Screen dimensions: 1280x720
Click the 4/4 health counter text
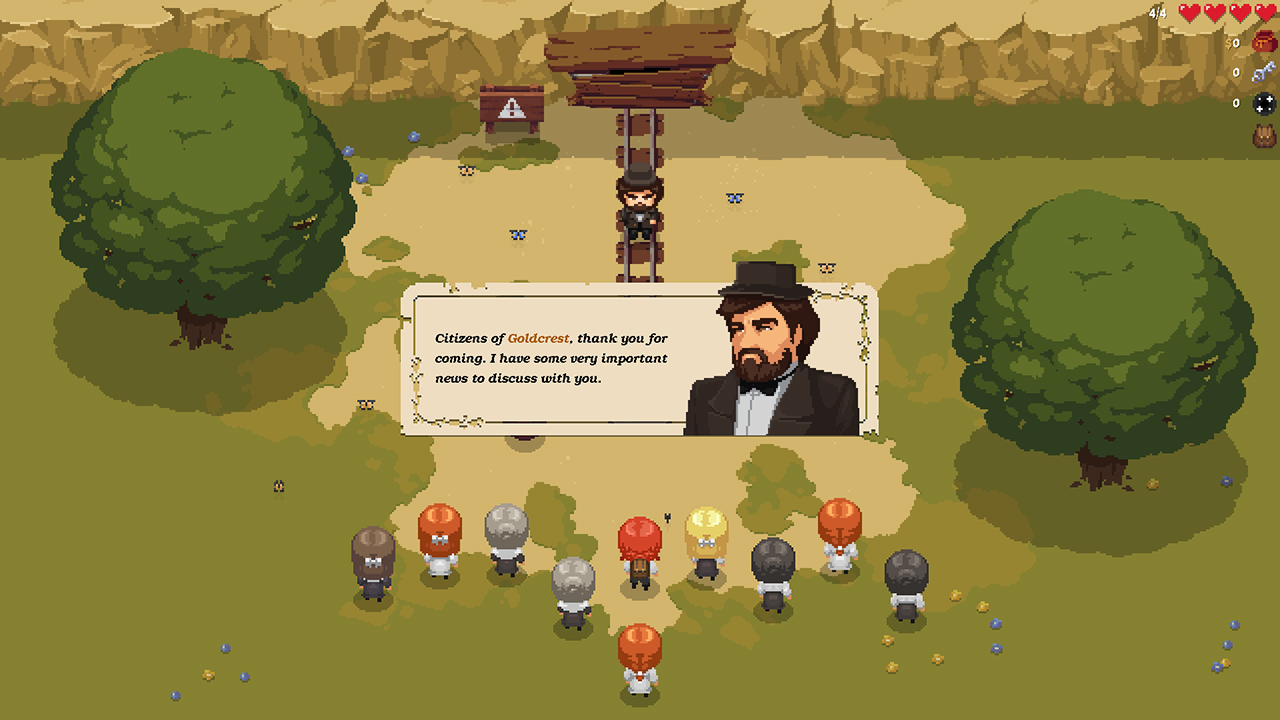coord(1158,14)
